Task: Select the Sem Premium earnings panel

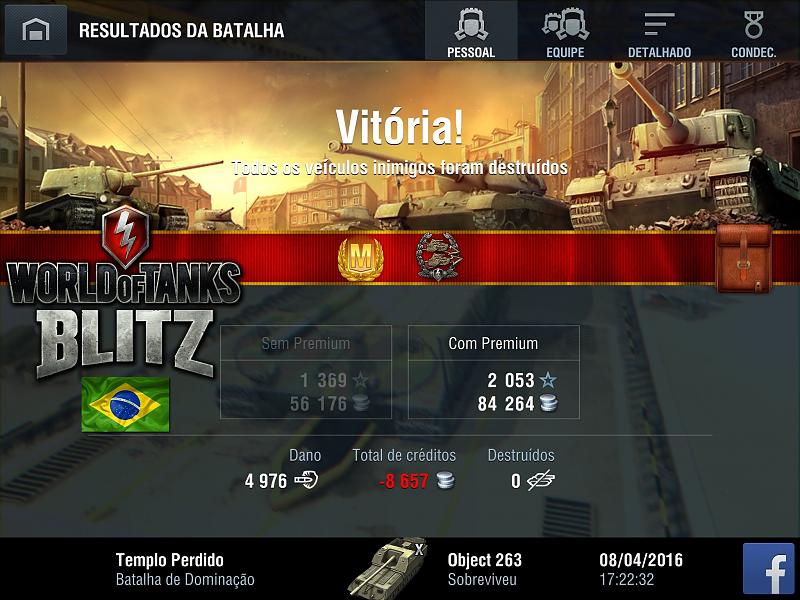Action: (305, 371)
